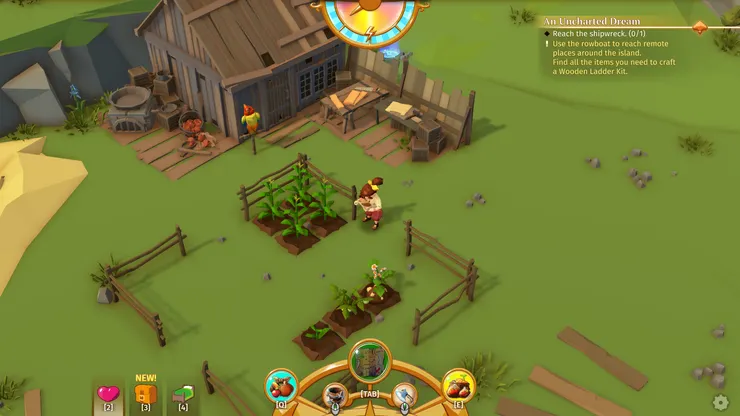Click the orange diamond quest marker
Screen dimensions: 740x416
click(x=699, y=27)
